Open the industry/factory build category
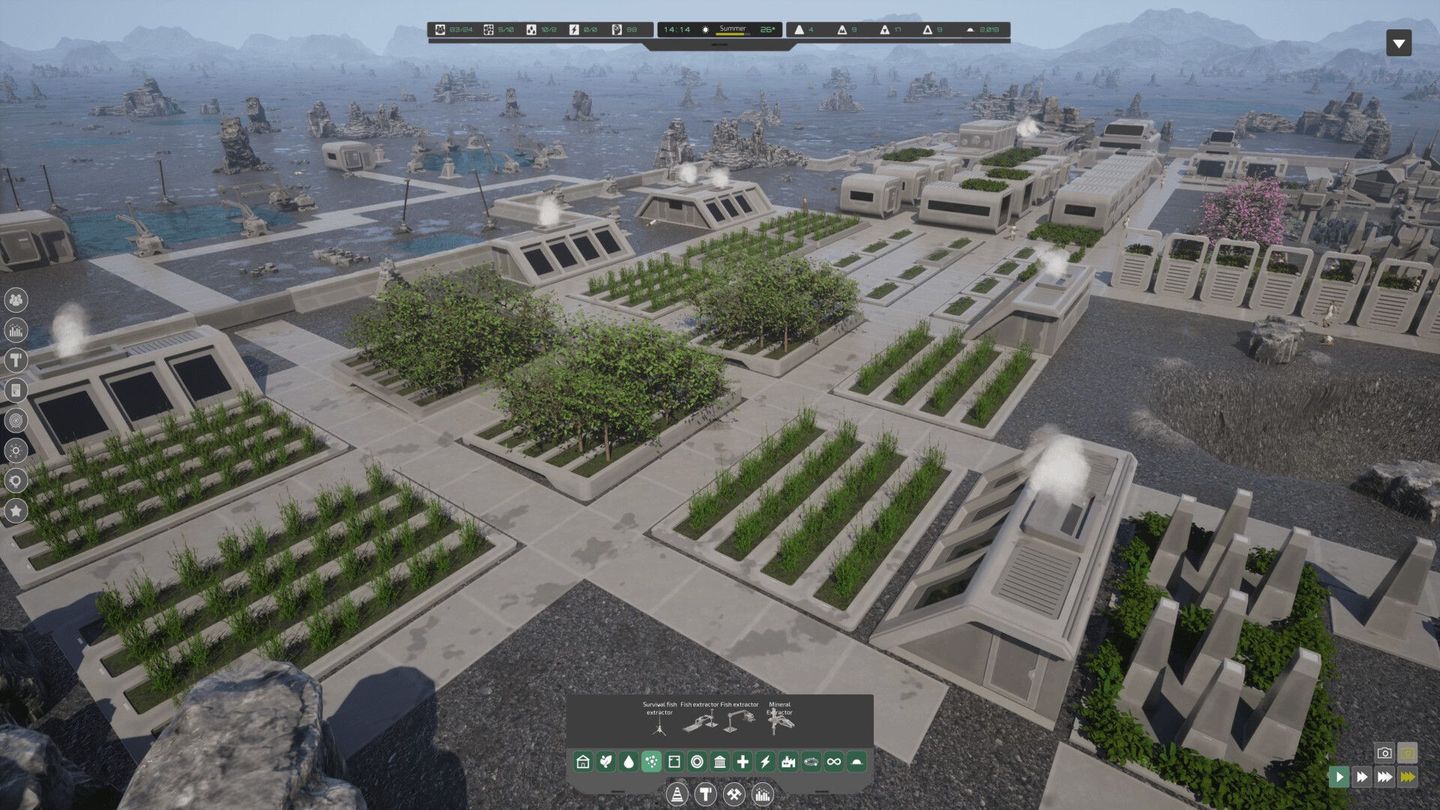This screenshot has height=810, width=1440. [x=789, y=761]
